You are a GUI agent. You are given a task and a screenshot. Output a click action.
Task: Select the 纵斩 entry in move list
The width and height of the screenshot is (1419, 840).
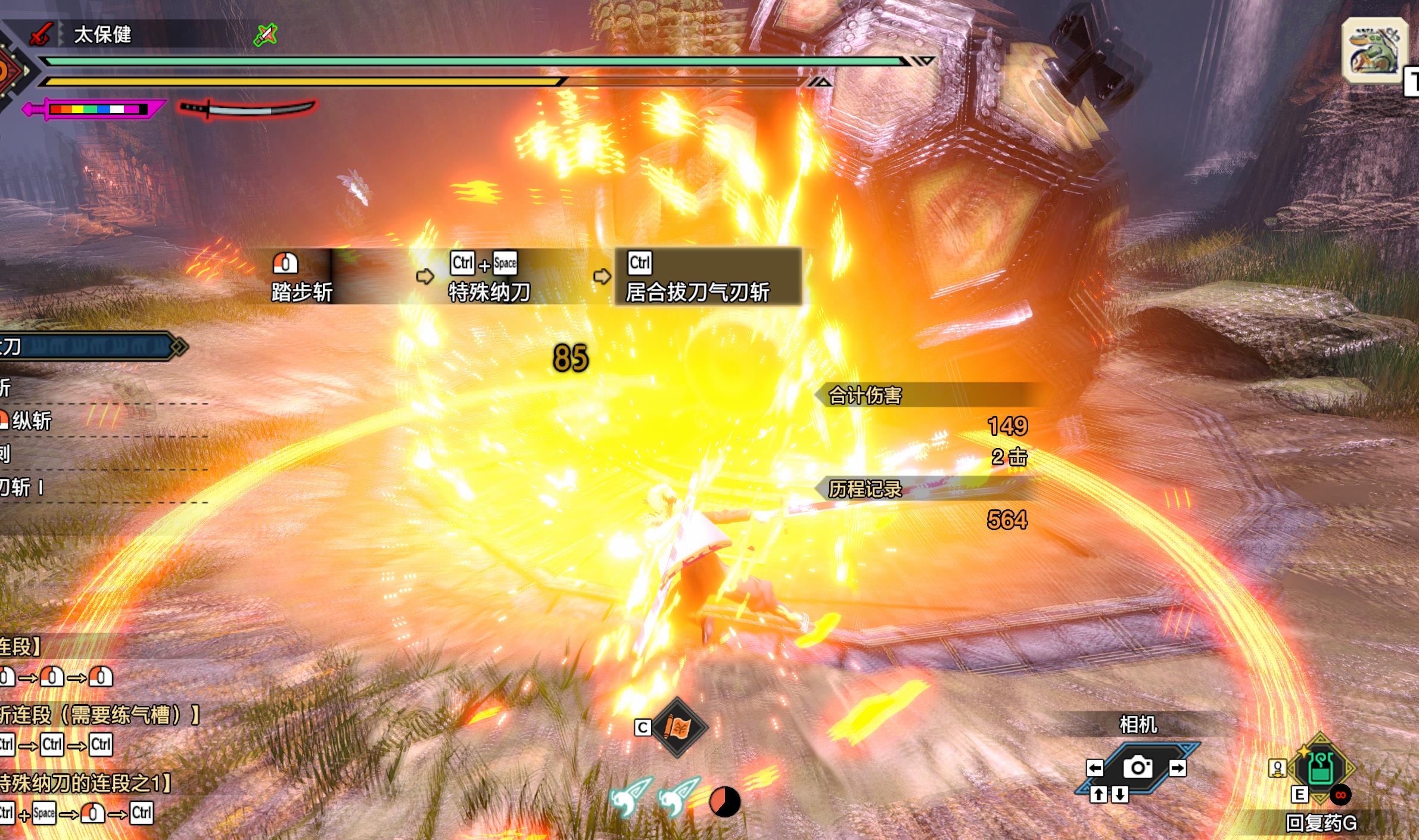coord(31,421)
